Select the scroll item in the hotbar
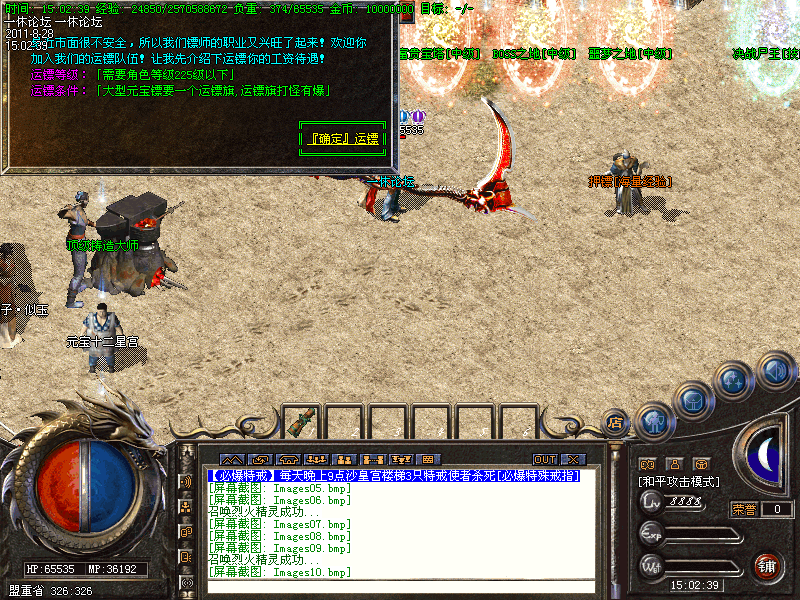This screenshot has height=600, width=800. pos(298,423)
